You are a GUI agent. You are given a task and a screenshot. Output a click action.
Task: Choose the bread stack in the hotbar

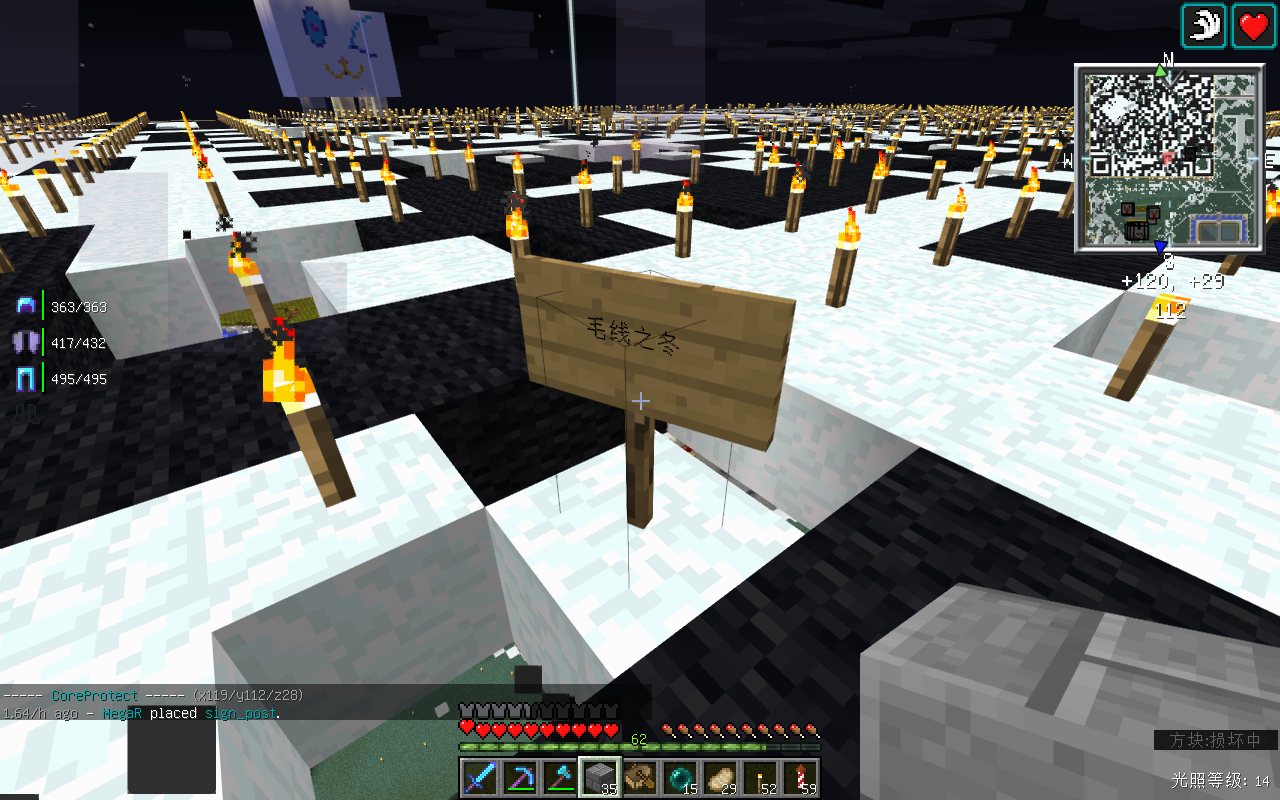tap(720, 778)
